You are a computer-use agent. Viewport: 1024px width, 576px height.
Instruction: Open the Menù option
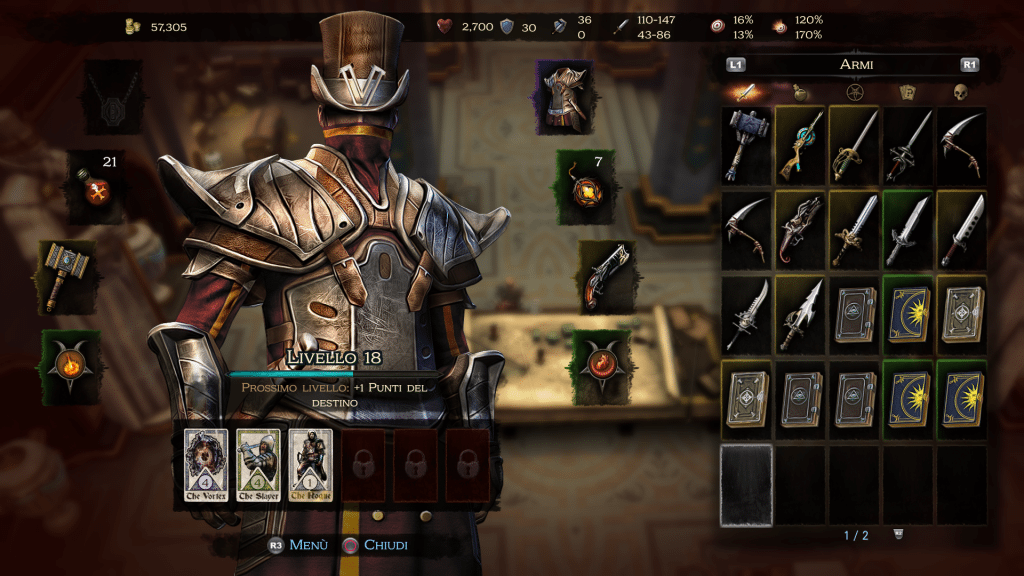click(x=301, y=545)
